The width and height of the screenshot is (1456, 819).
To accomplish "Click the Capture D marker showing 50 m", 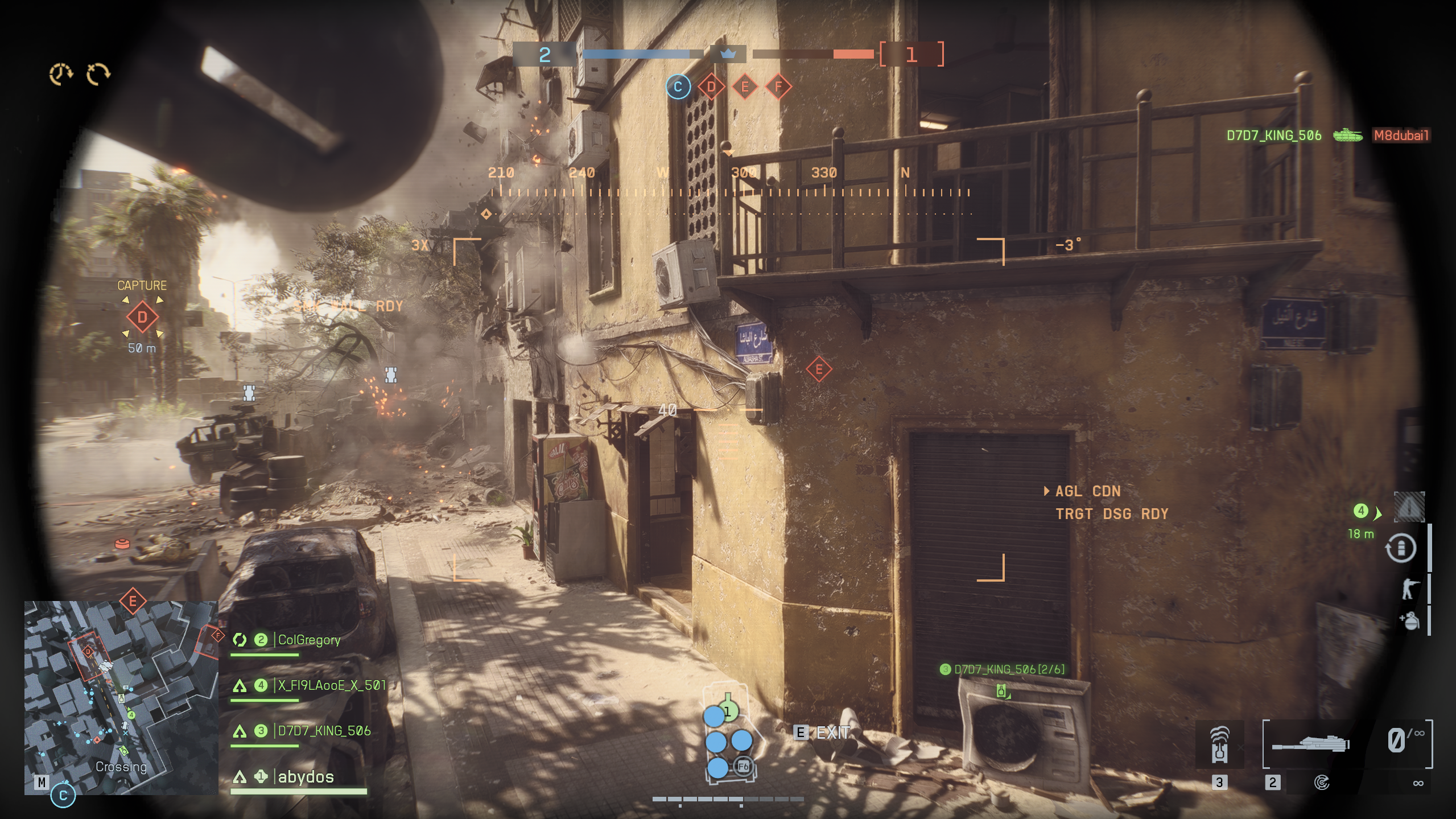I will point(142,317).
